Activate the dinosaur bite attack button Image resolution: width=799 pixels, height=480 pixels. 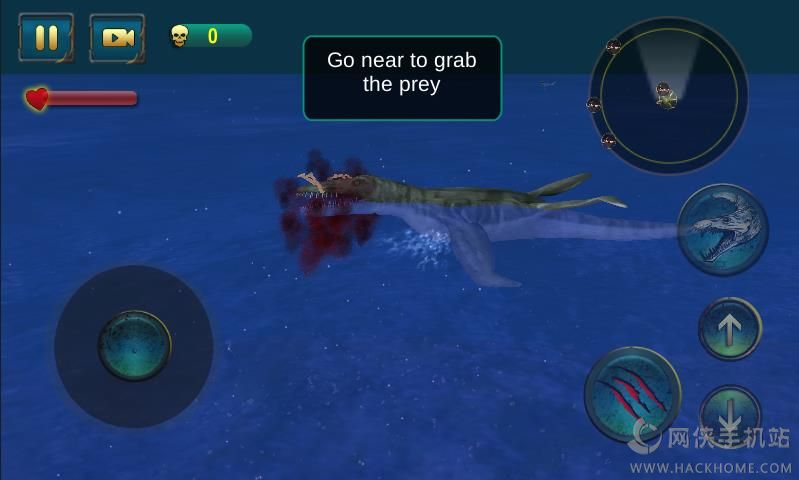[723, 230]
